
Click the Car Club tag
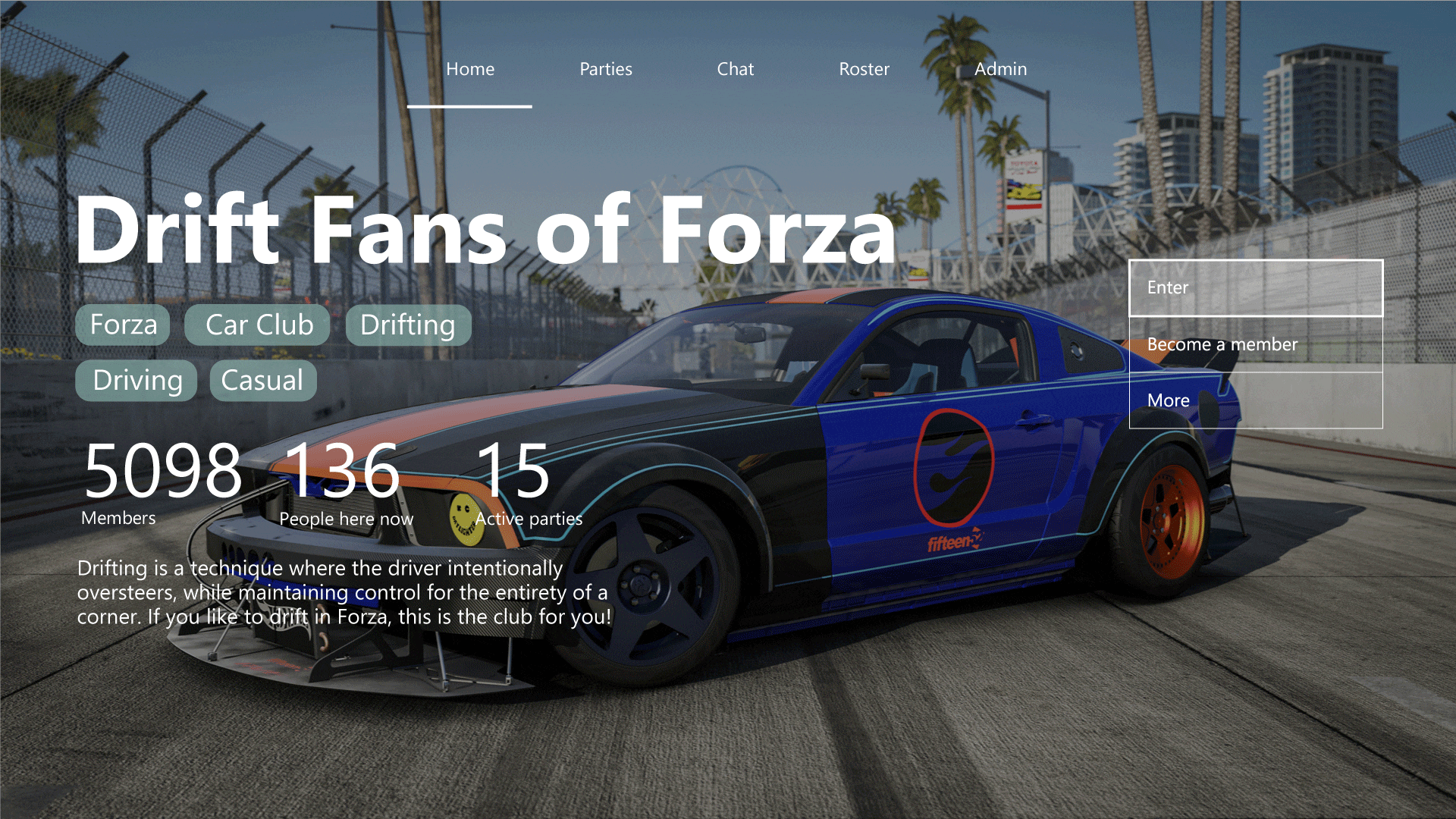[258, 325]
